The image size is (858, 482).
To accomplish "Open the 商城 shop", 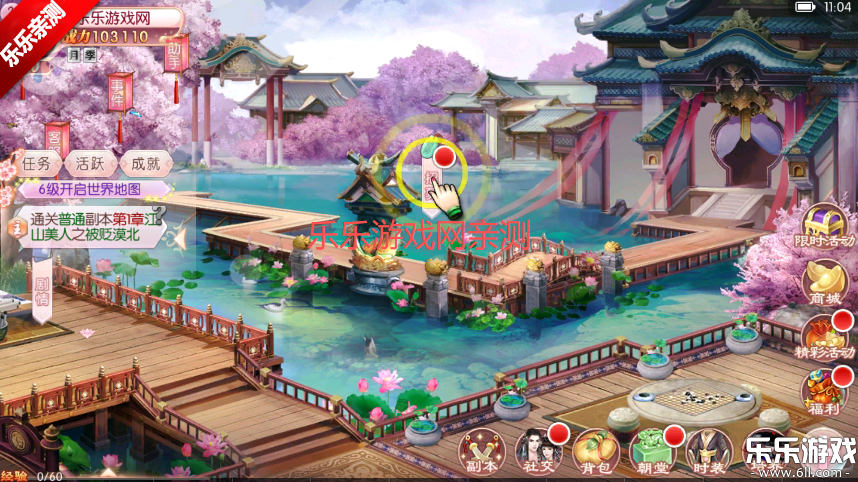I will click(826, 281).
